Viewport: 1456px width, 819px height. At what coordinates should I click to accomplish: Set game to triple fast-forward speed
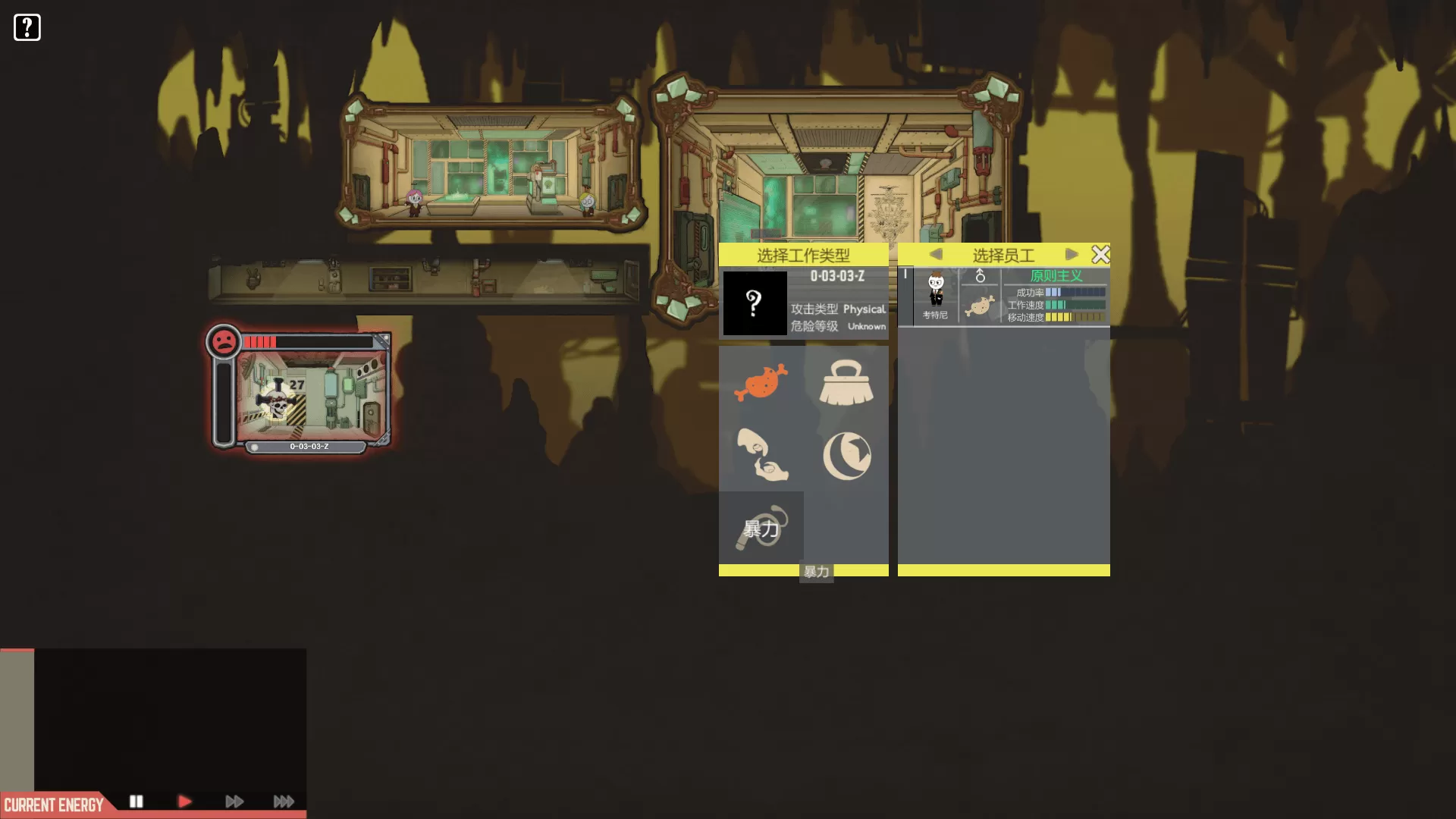[x=284, y=802]
